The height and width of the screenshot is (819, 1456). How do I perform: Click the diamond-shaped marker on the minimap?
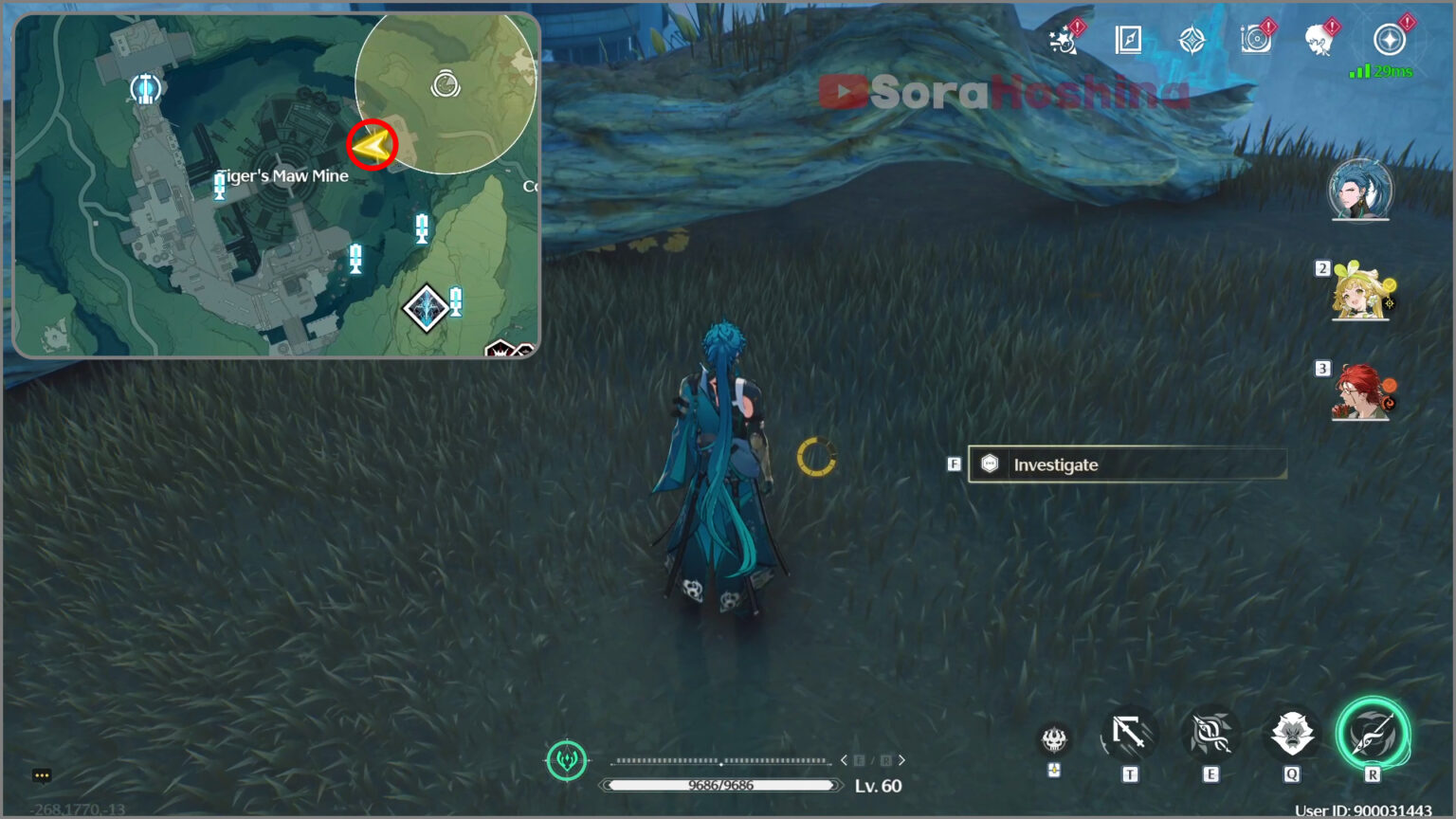click(x=426, y=308)
